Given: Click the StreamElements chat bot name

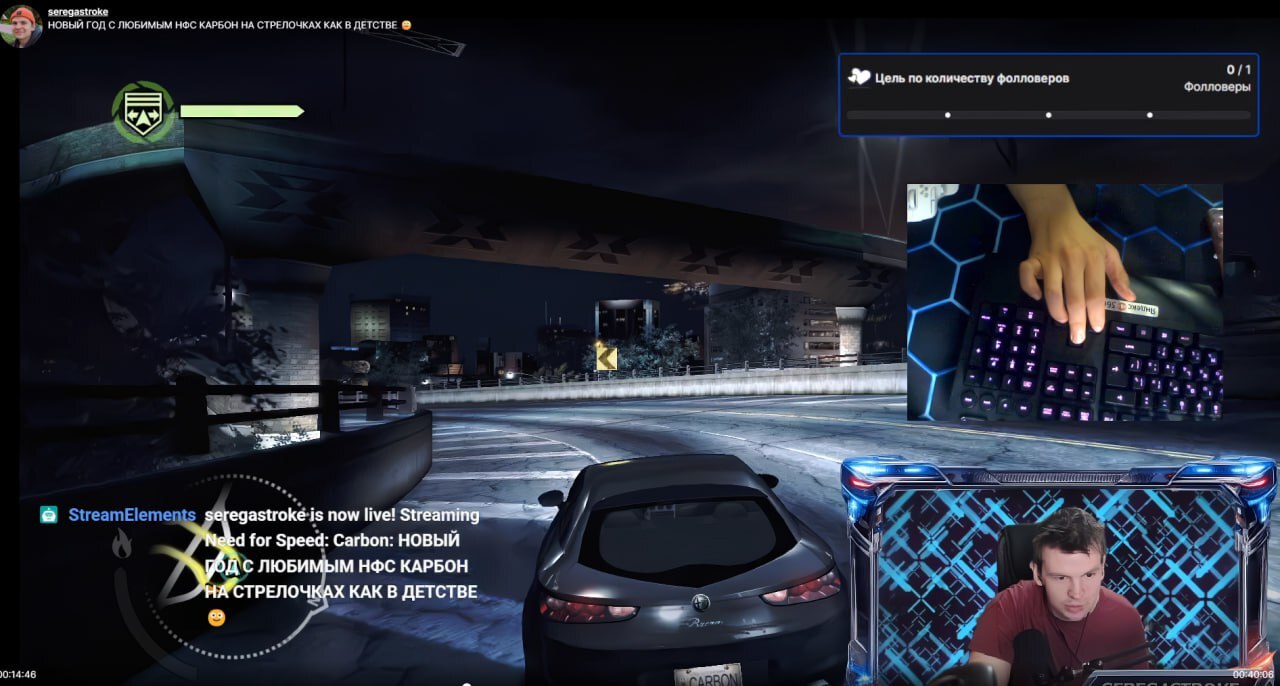Looking at the screenshot, I should pos(132,515).
